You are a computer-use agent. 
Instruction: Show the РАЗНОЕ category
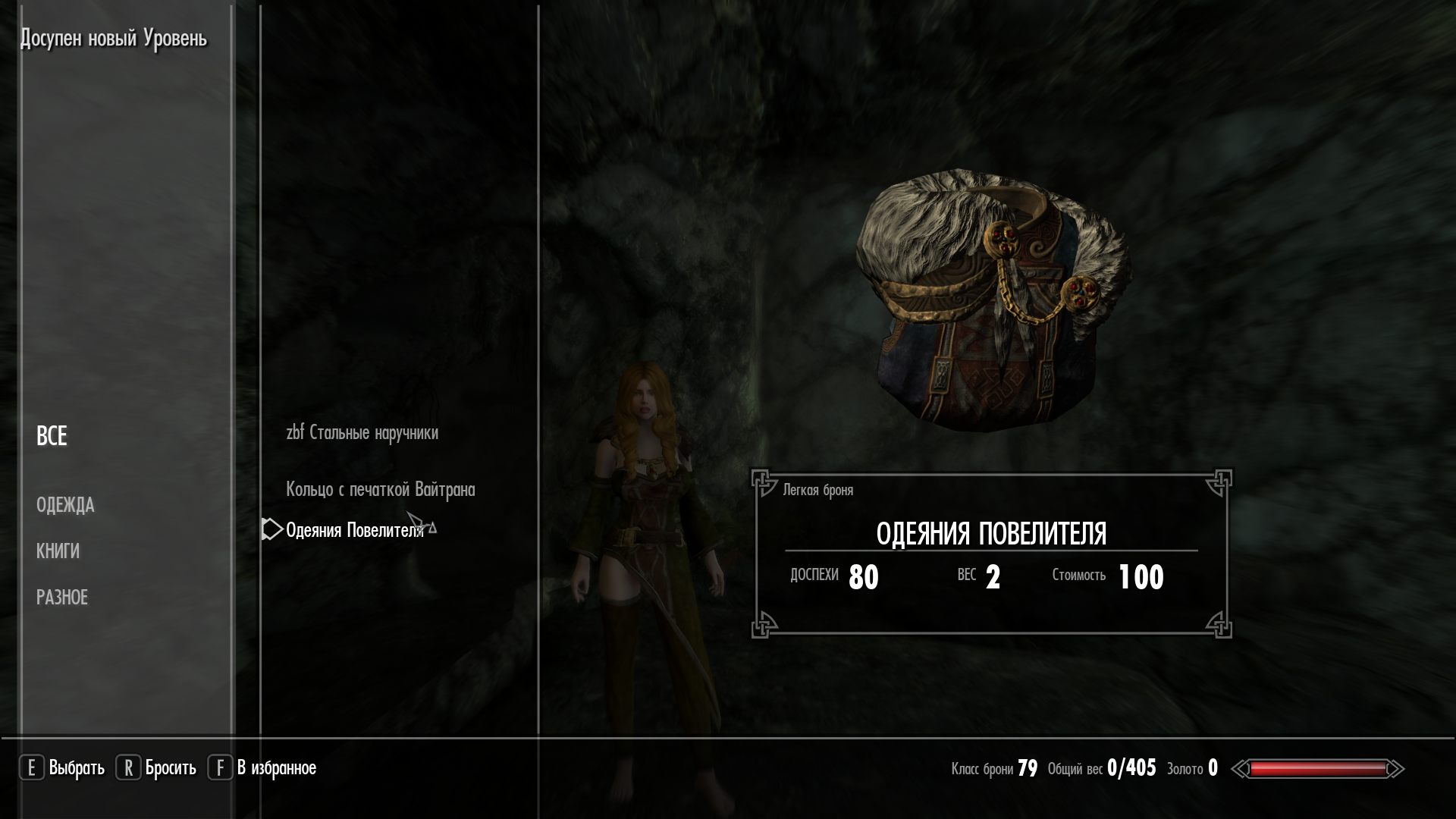[x=62, y=598]
